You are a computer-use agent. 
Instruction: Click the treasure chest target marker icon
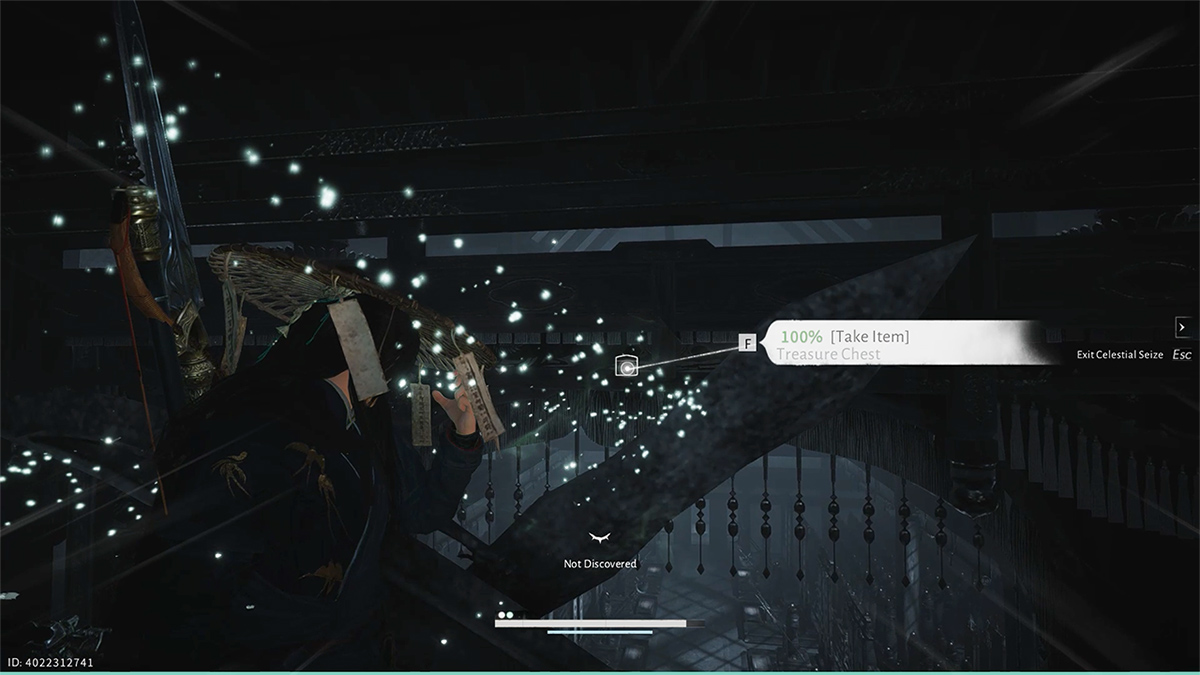pos(626,366)
